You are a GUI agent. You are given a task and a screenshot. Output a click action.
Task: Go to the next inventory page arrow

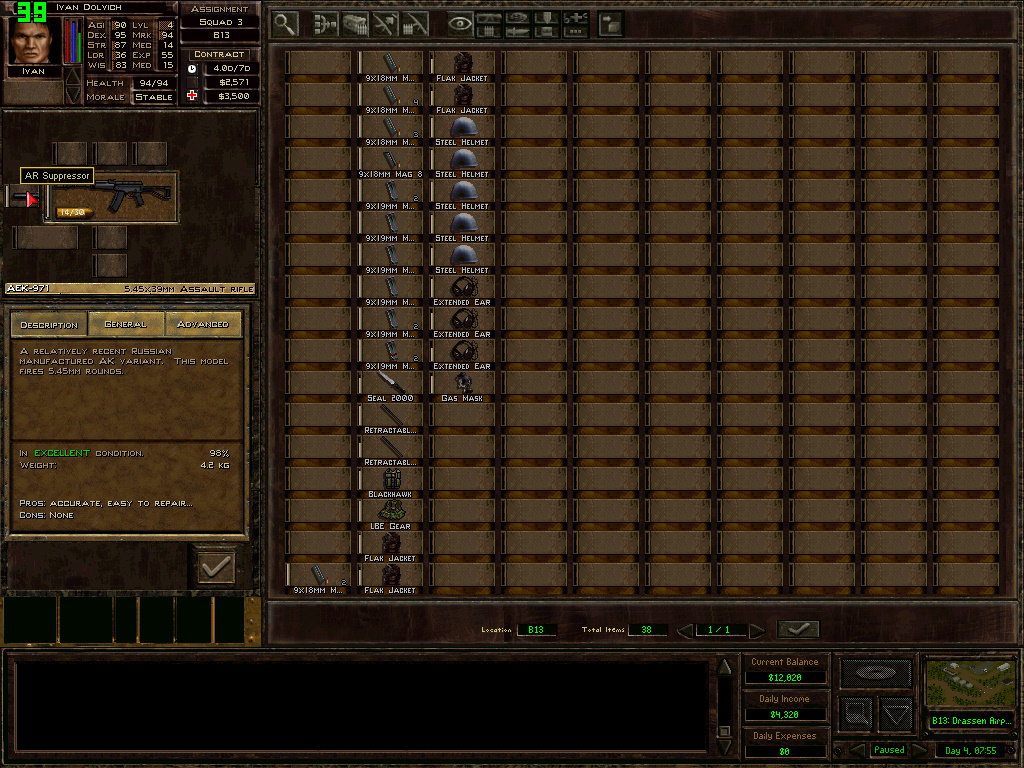[x=757, y=630]
